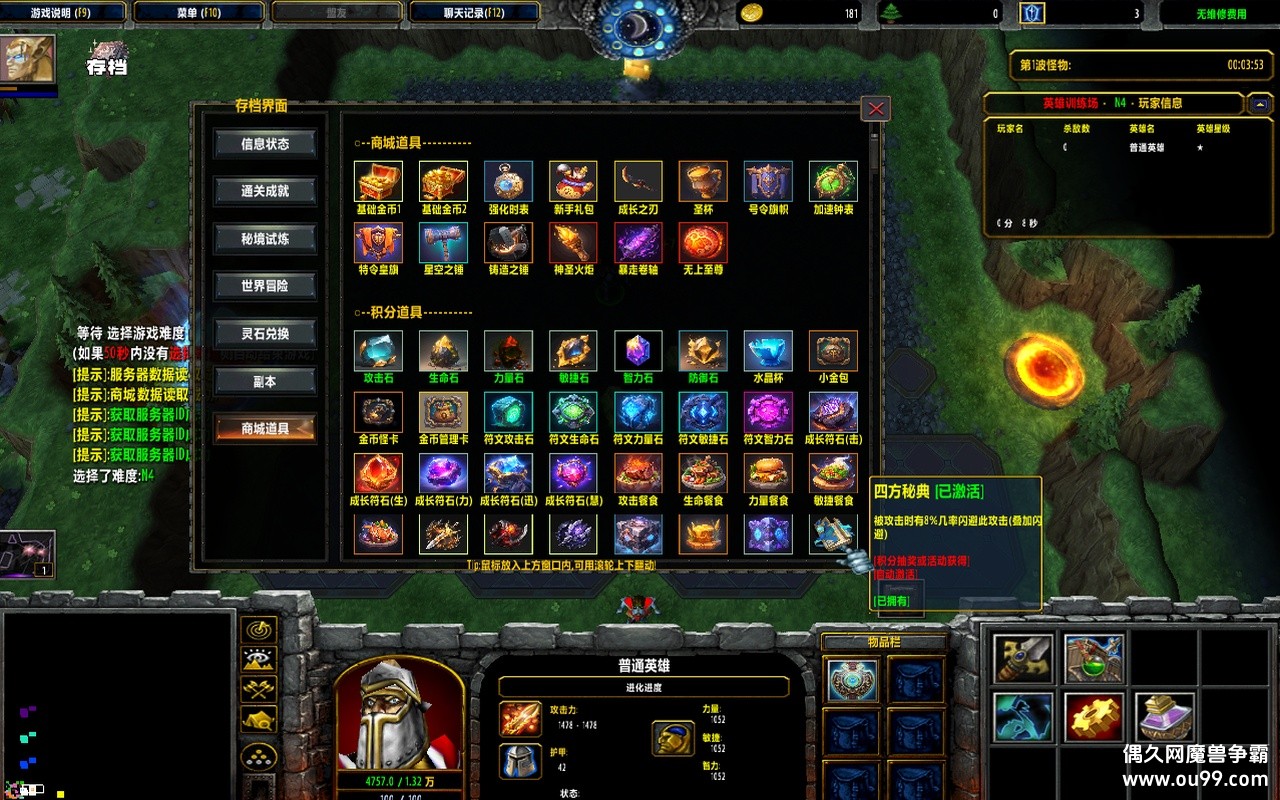The width and height of the screenshot is (1280, 800).
Task: Click the 存档 save icon
Action: tap(107, 58)
